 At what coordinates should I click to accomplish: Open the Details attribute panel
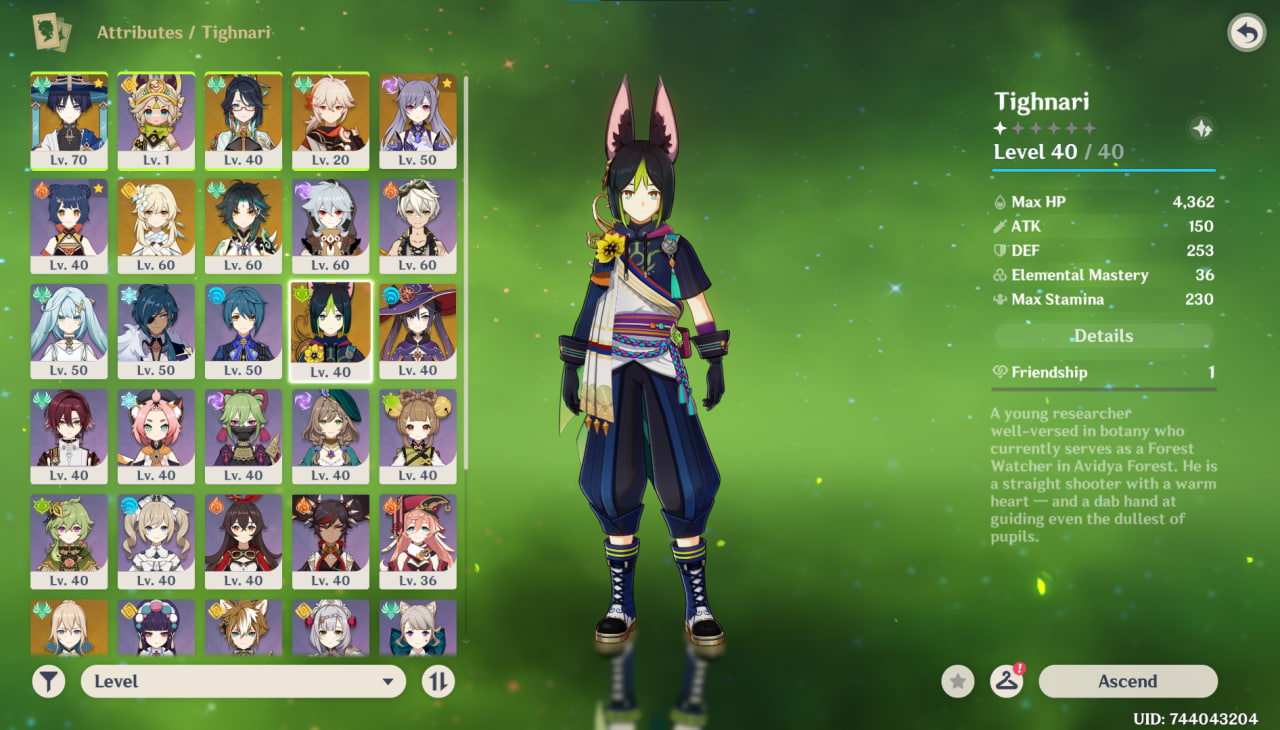click(x=1103, y=336)
